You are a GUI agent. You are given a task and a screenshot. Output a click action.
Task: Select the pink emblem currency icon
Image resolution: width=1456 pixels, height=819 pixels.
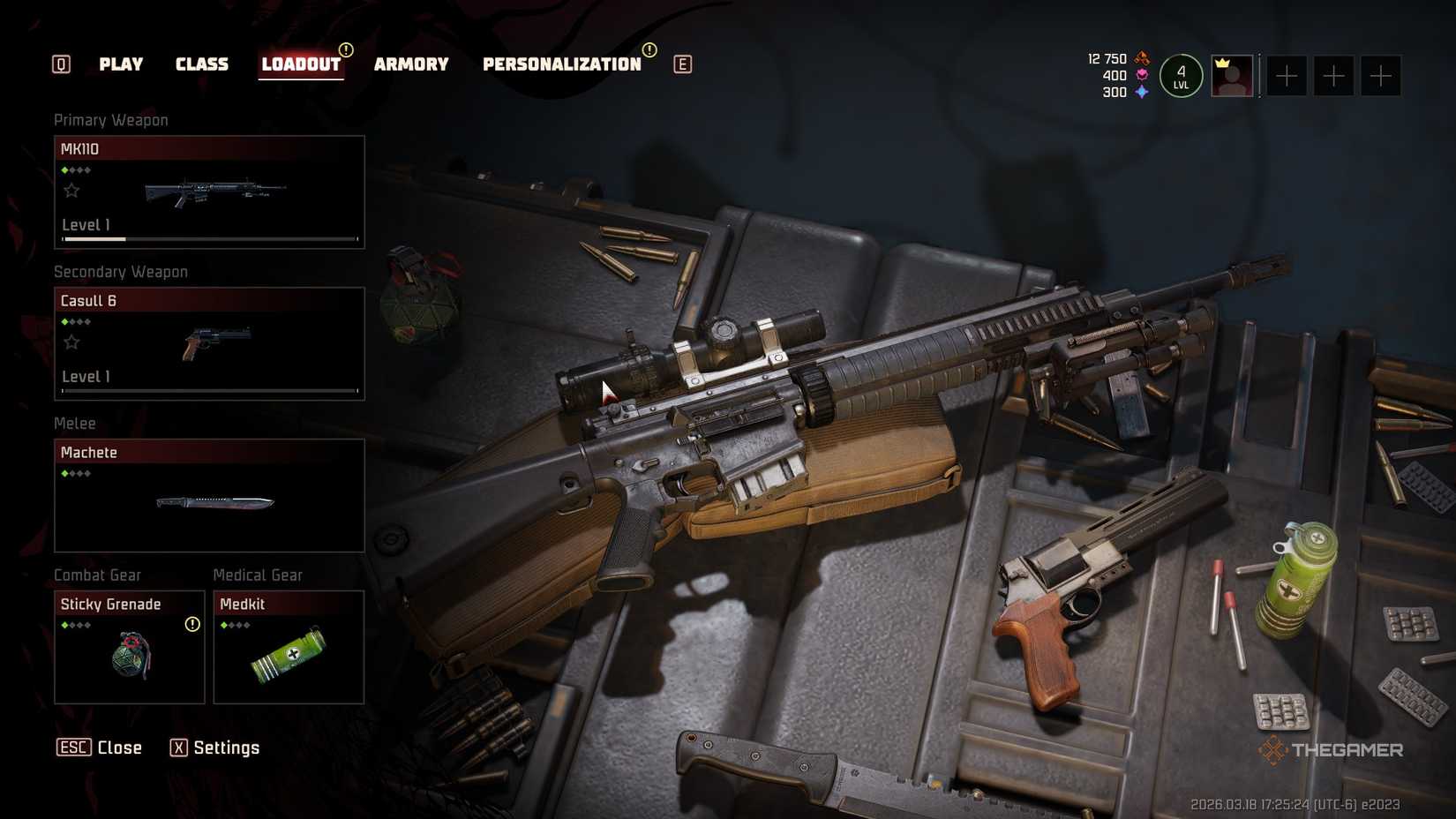[1141, 75]
